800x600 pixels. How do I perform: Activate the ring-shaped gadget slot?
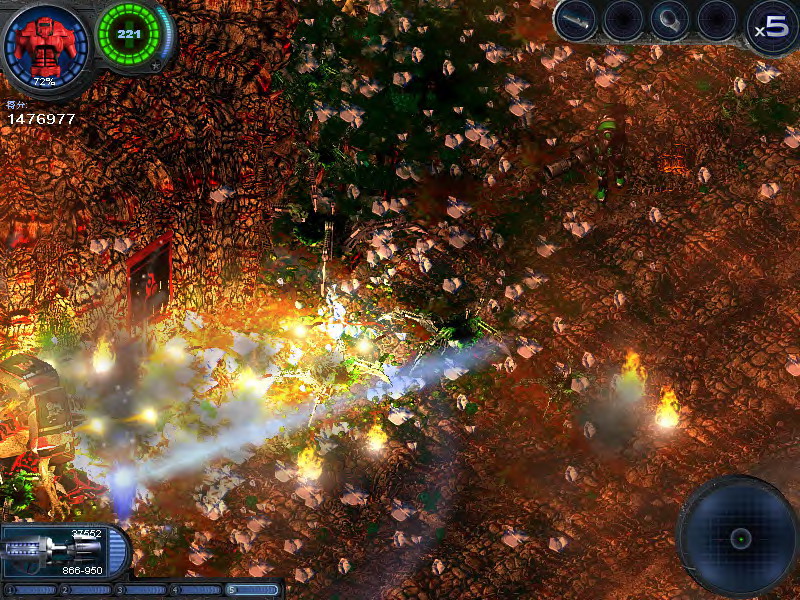pyautogui.click(x=670, y=20)
